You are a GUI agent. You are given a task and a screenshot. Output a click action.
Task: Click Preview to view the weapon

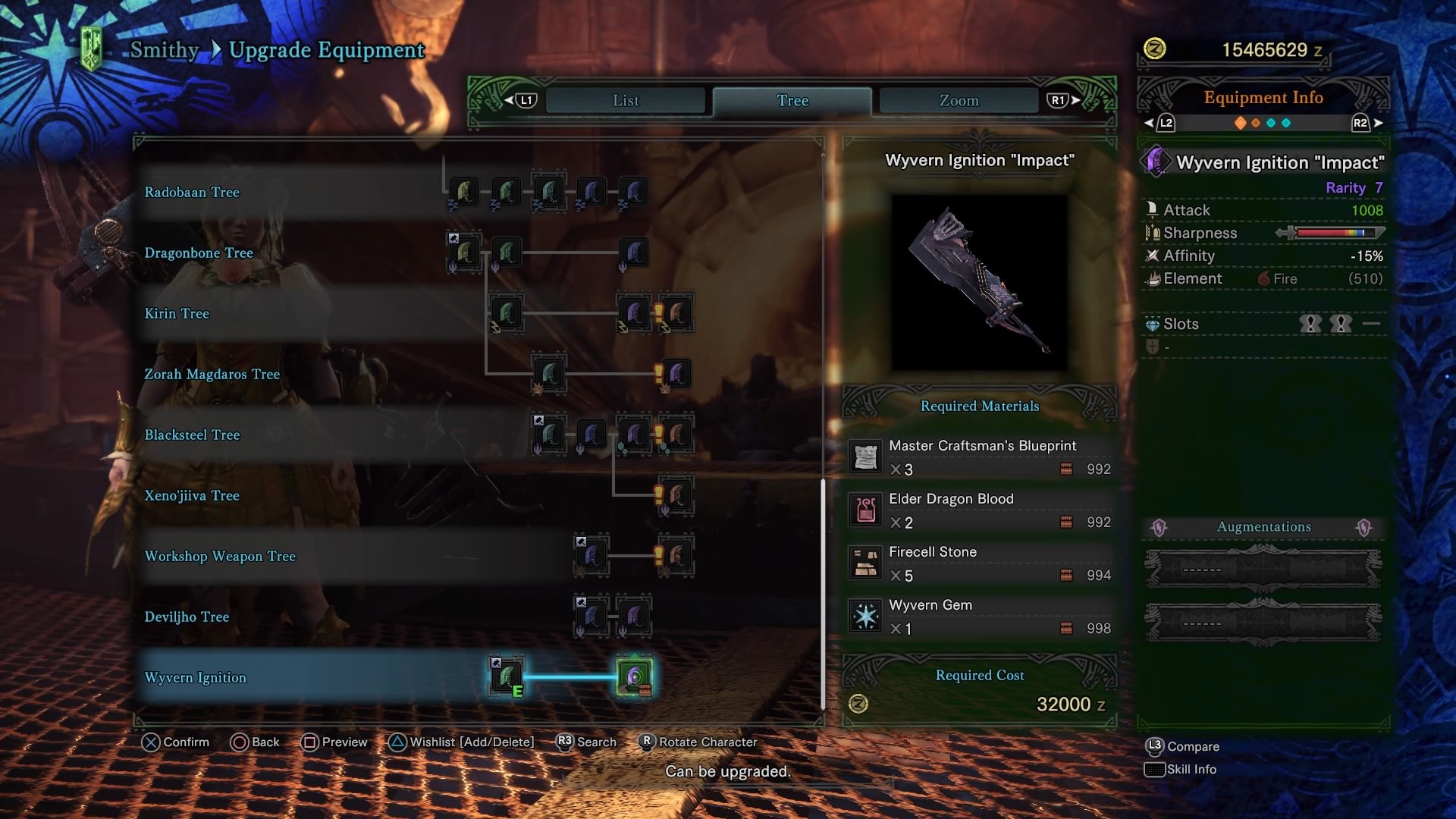tap(334, 742)
